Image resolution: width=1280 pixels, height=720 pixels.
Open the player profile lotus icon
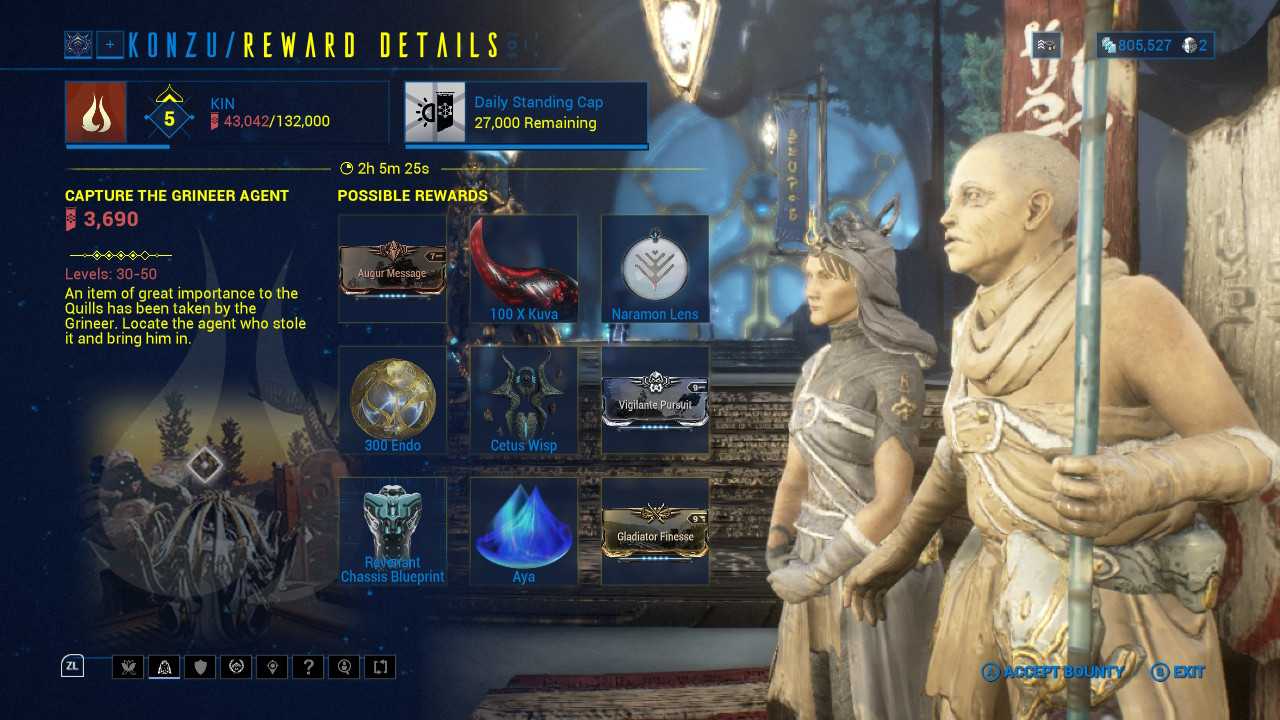pyautogui.click(x=78, y=44)
